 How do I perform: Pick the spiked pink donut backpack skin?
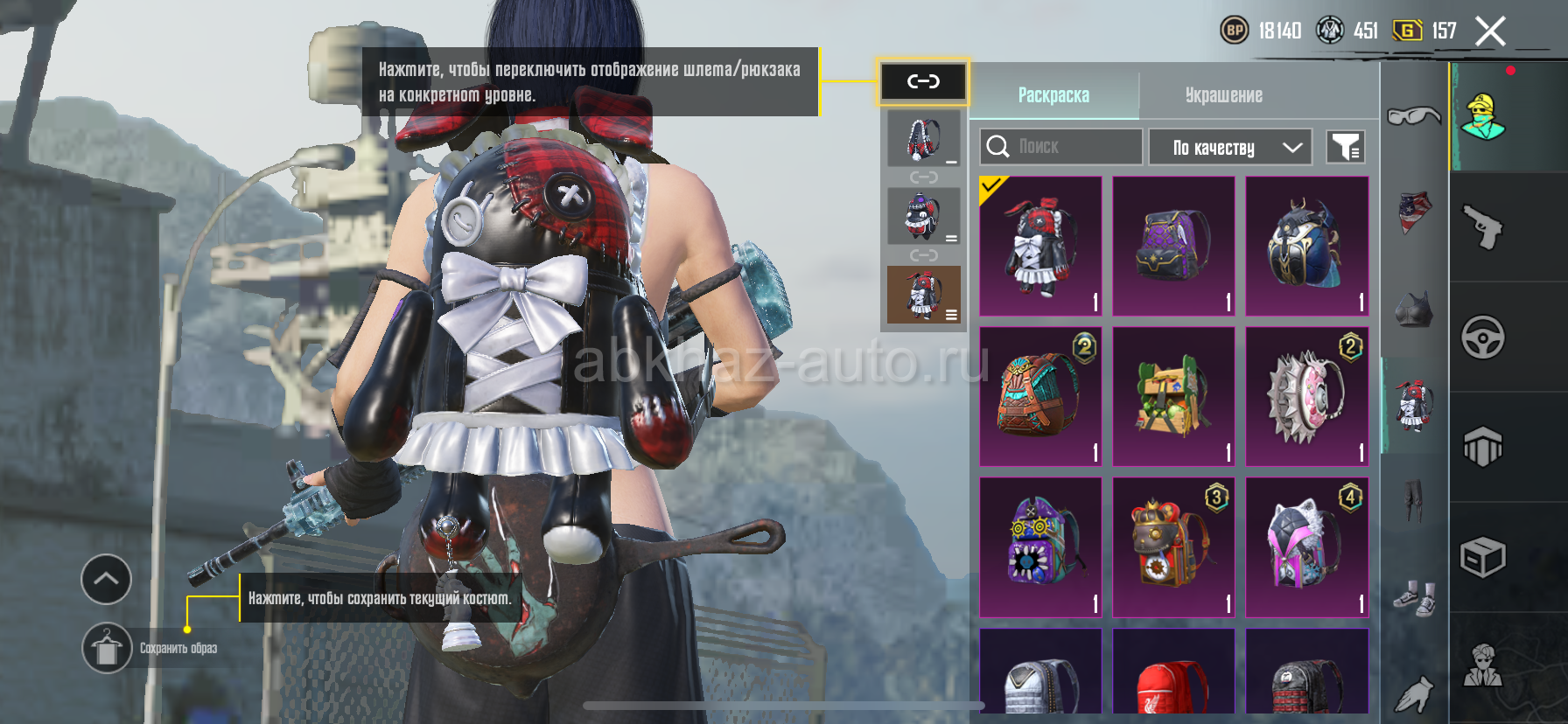(x=1306, y=396)
